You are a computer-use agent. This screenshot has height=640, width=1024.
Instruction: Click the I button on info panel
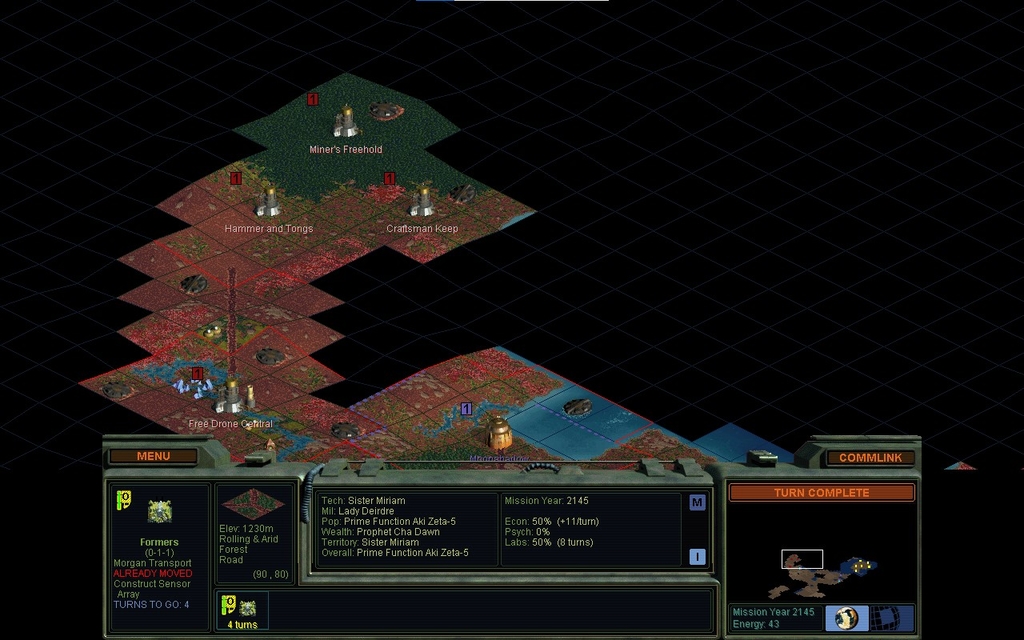(x=697, y=557)
